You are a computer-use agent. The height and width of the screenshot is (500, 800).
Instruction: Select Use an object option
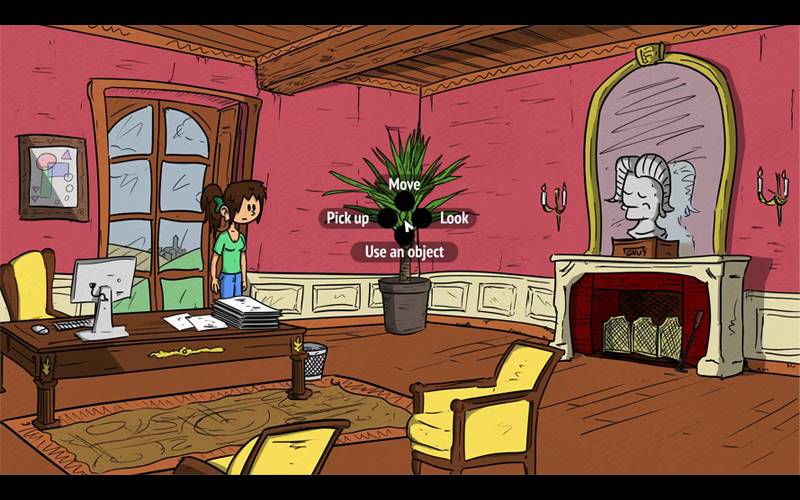coord(404,252)
